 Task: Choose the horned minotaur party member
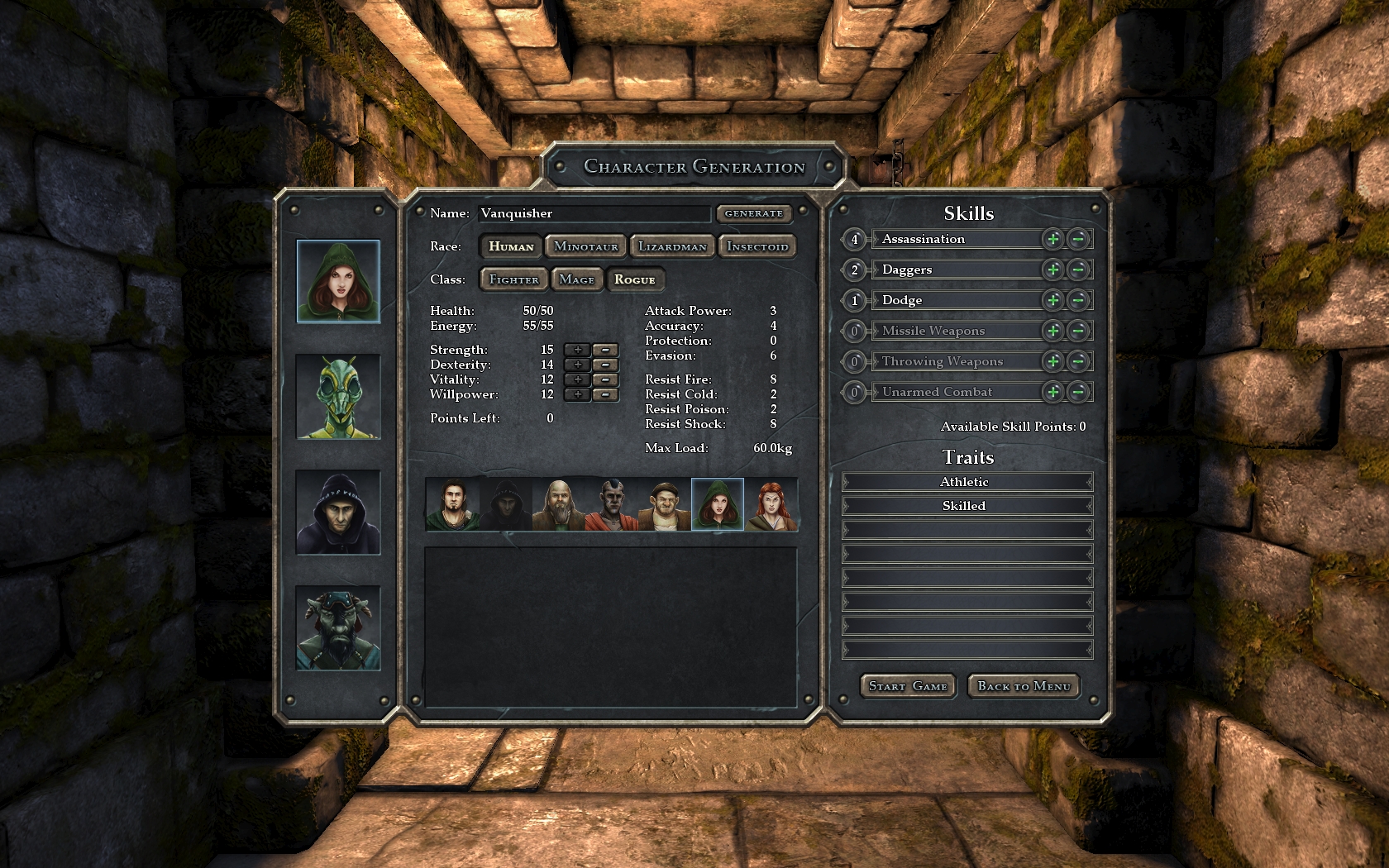[x=338, y=628]
